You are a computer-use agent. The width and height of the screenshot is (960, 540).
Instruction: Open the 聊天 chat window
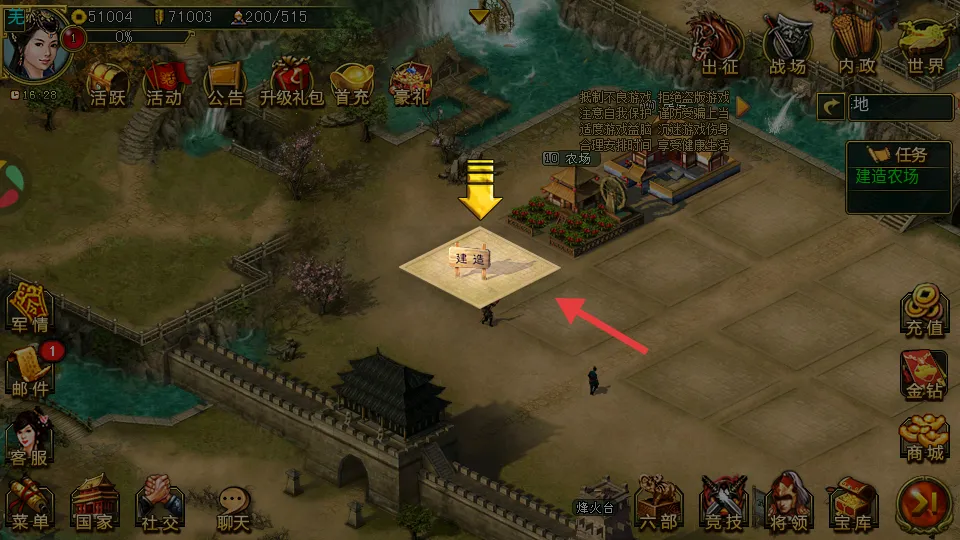click(233, 507)
